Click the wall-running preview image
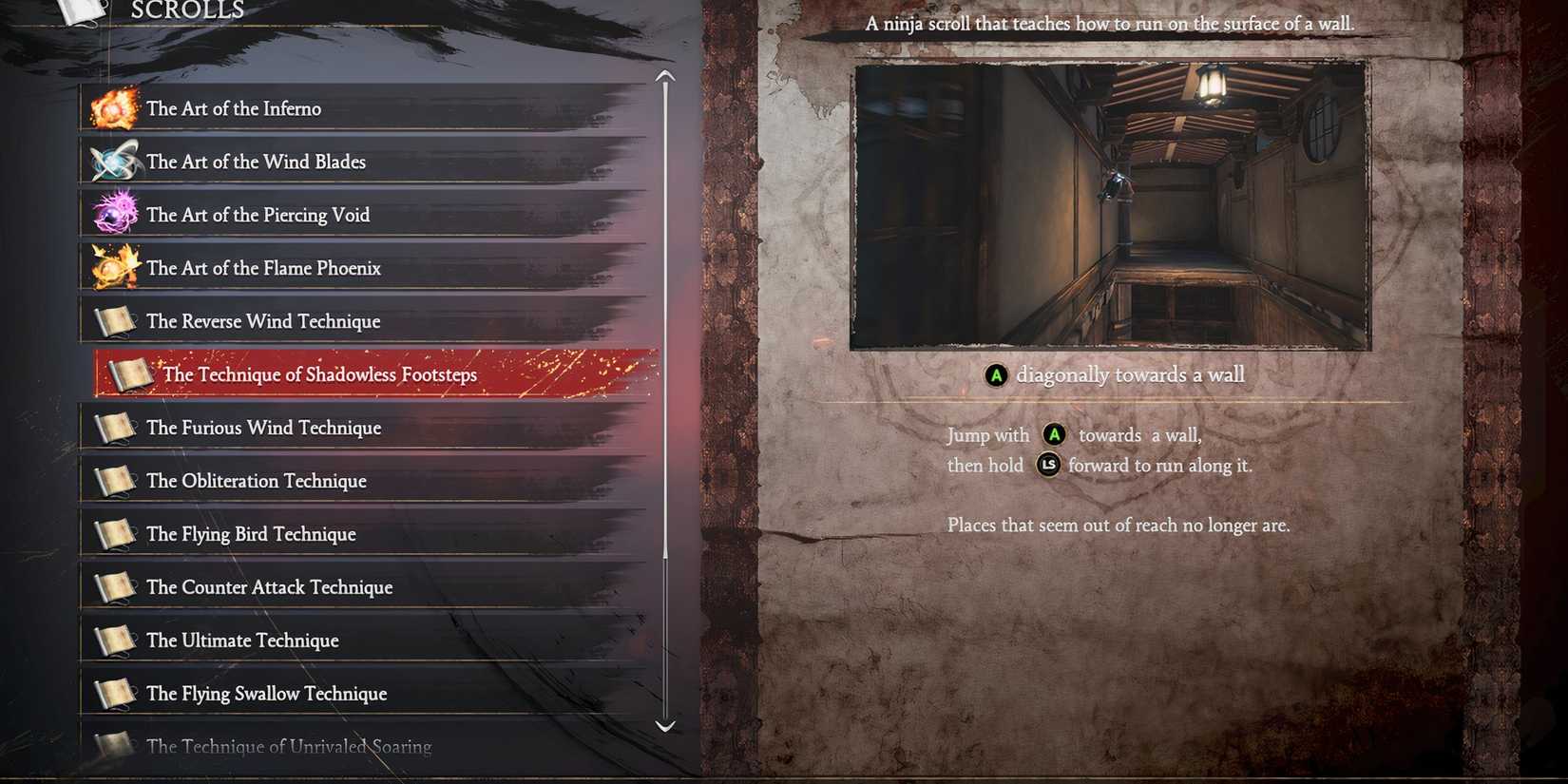 1110,204
